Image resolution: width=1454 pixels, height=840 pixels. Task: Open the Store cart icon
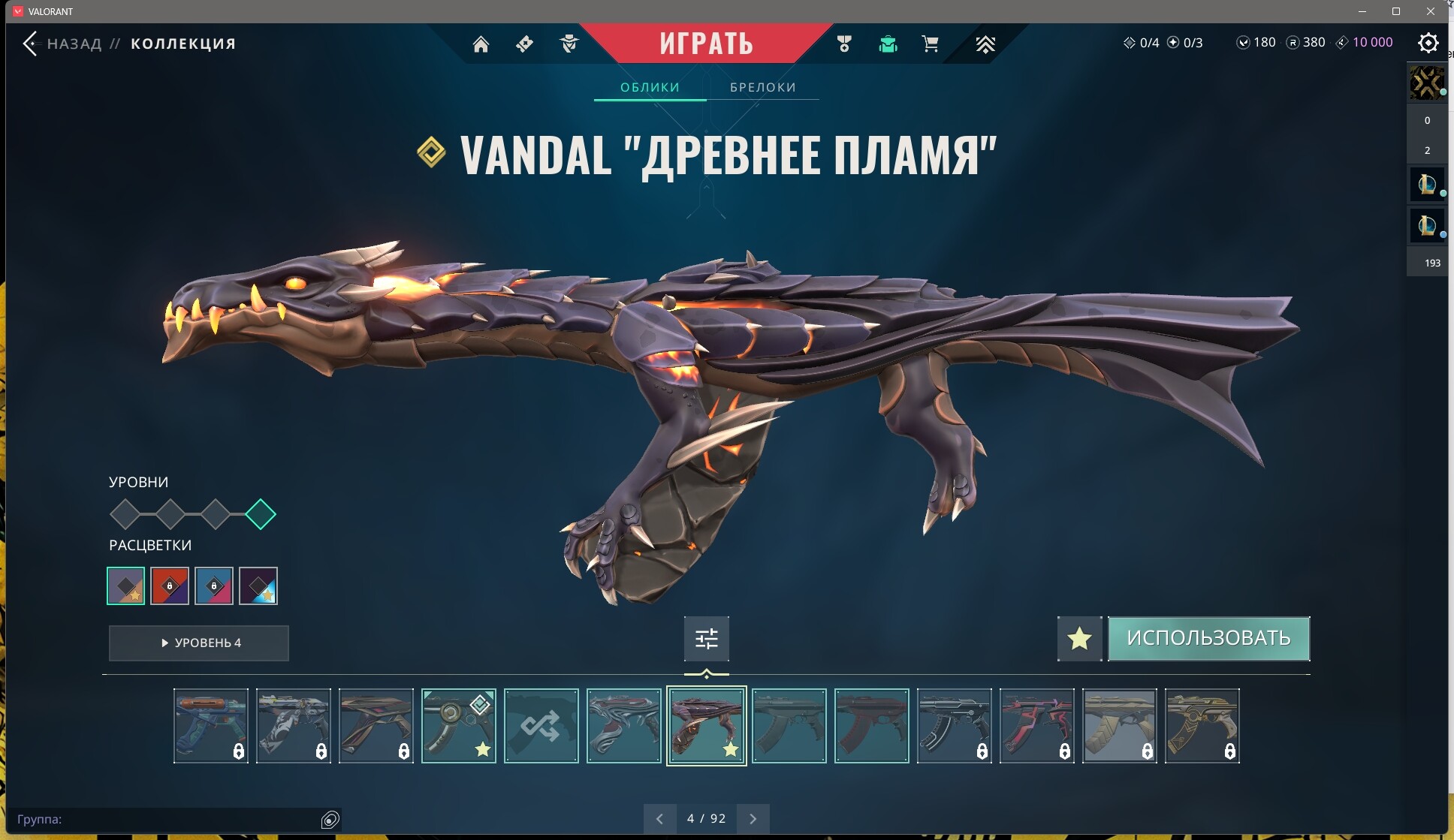930,44
